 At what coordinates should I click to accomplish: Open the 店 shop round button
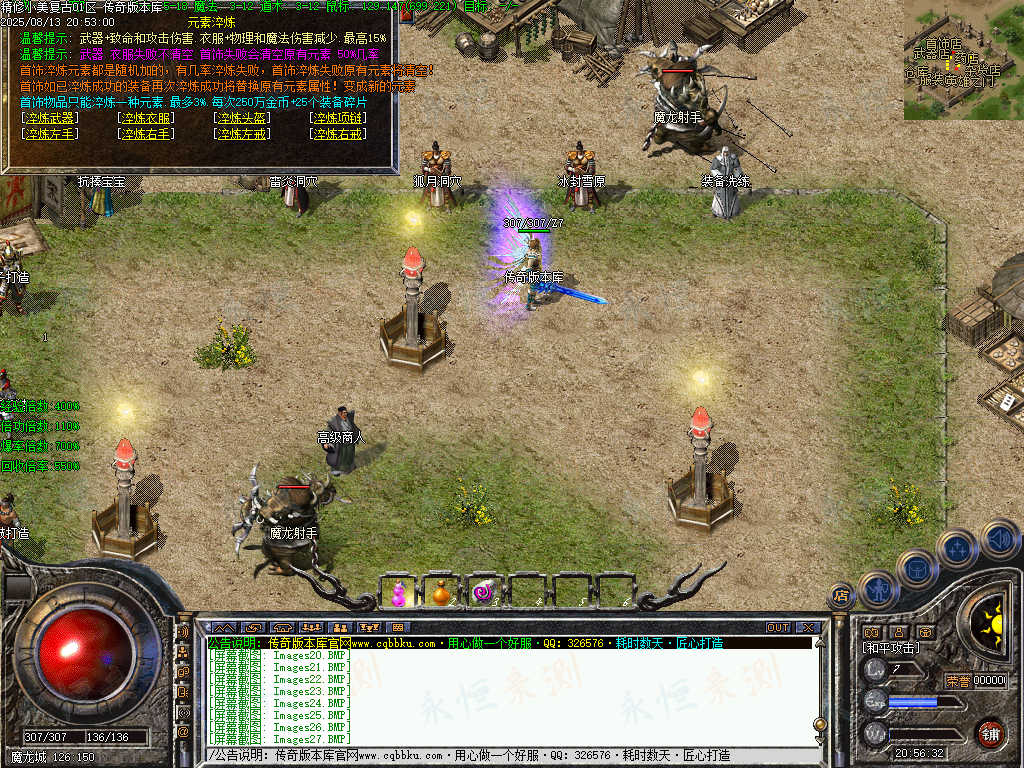click(842, 597)
